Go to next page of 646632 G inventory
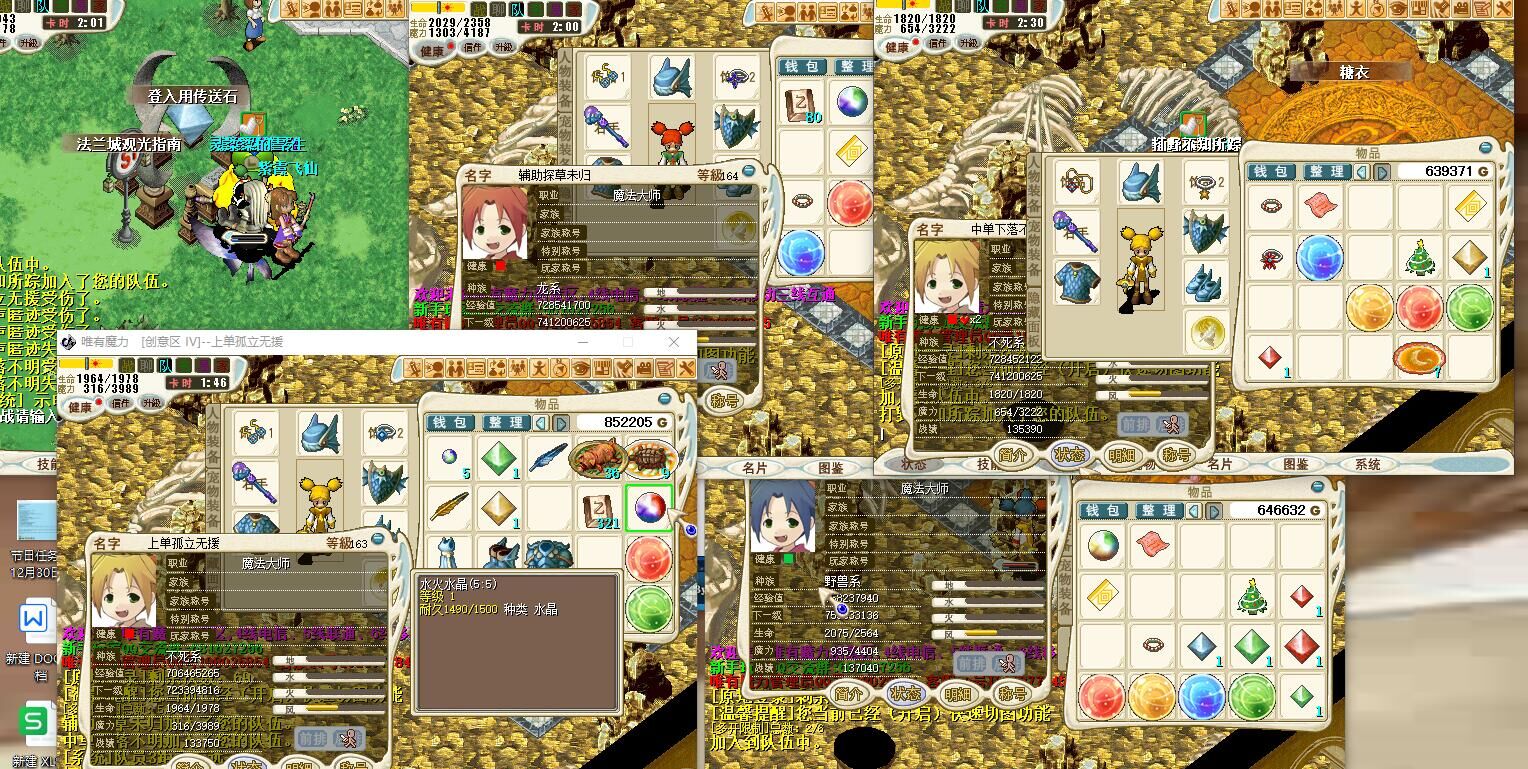The width and height of the screenshot is (1528, 769). (1214, 511)
